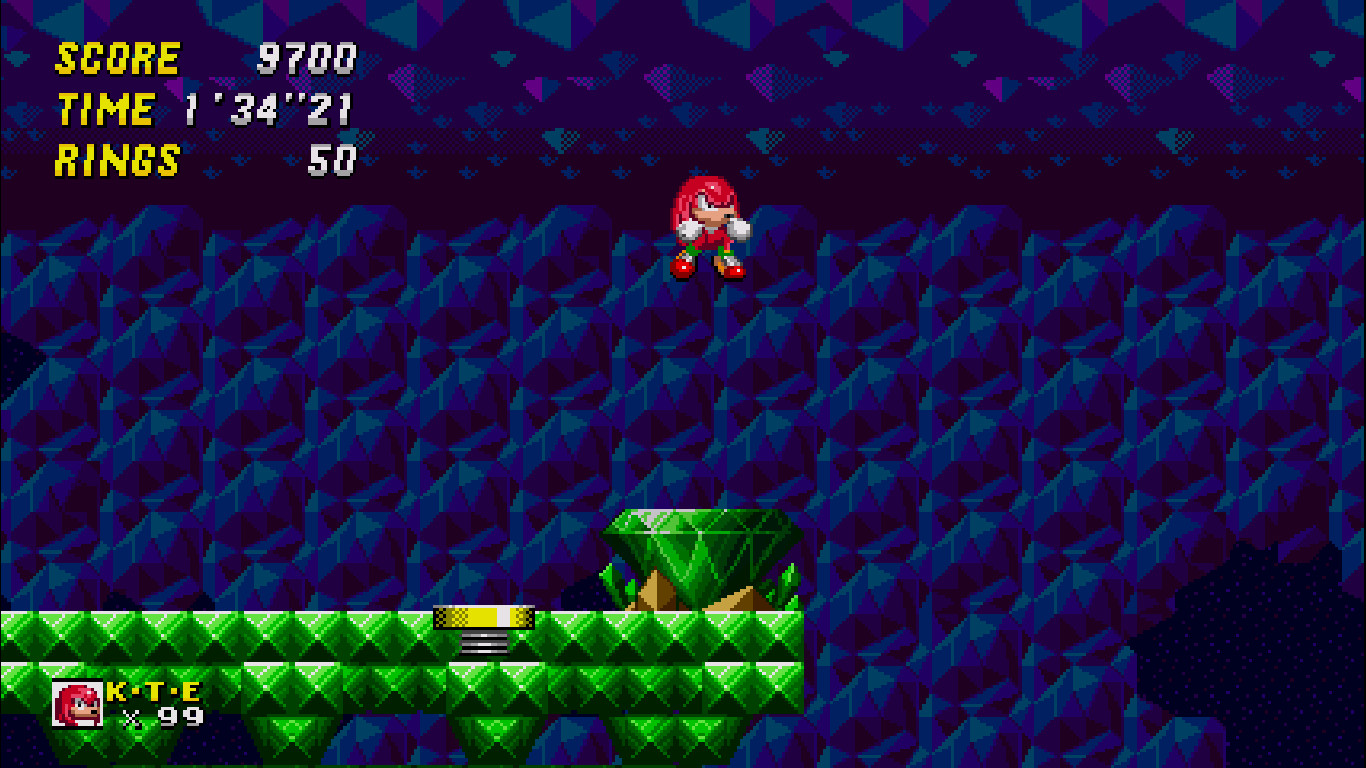The width and height of the screenshot is (1366, 768).
Task: Expand the score value 9700
Action: click(x=305, y=57)
